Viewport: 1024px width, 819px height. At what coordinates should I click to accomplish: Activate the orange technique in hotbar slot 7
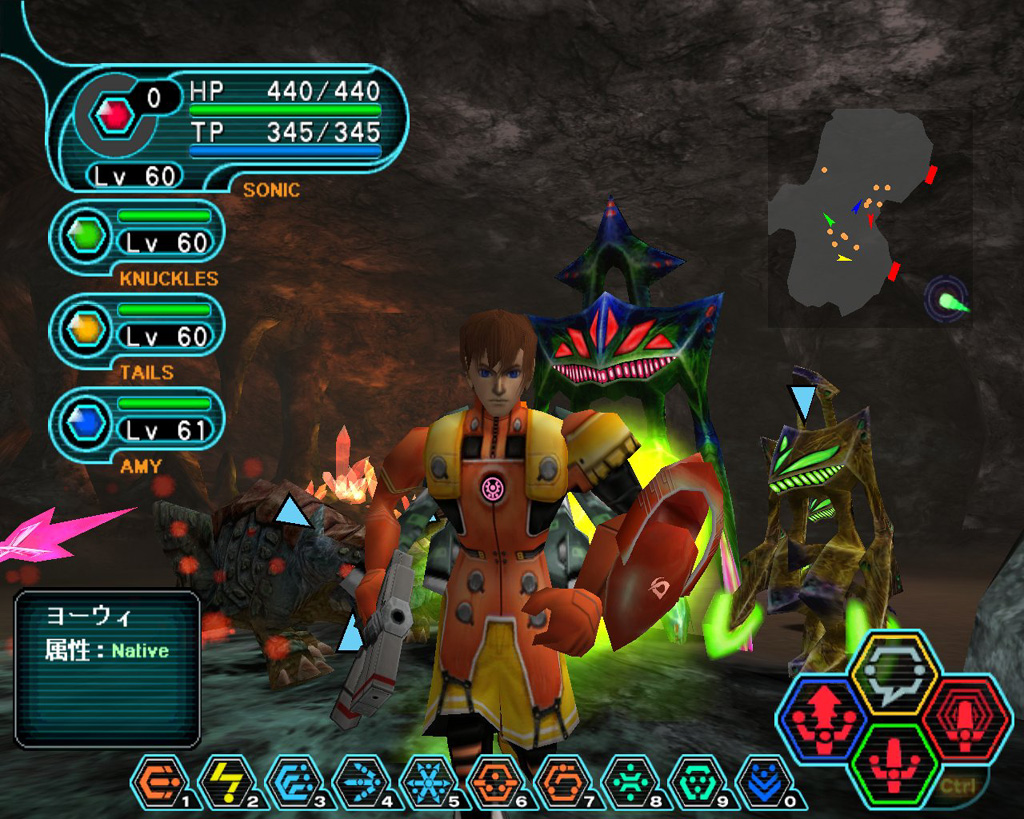click(x=562, y=781)
